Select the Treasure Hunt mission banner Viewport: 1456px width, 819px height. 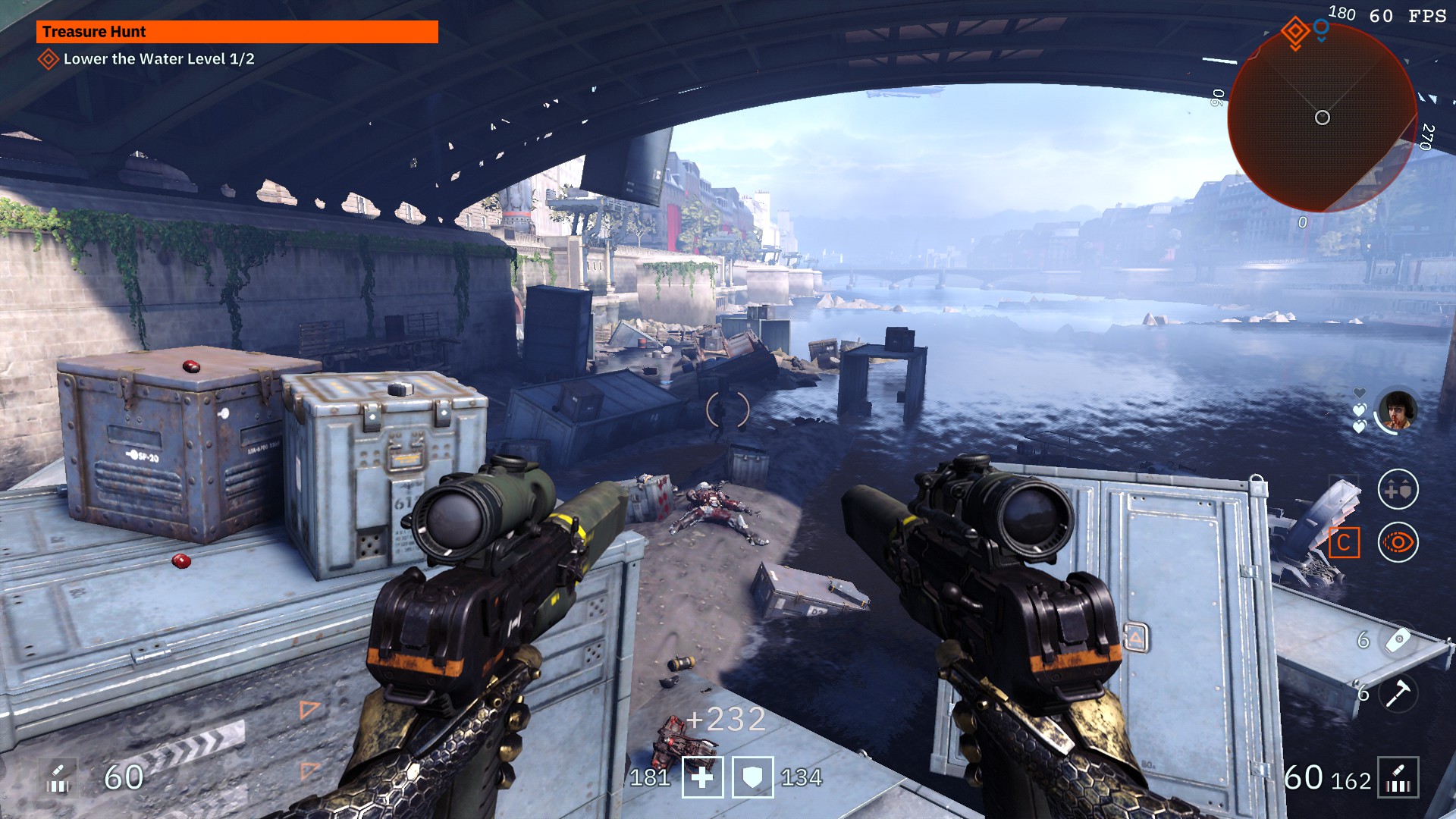(237, 32)
